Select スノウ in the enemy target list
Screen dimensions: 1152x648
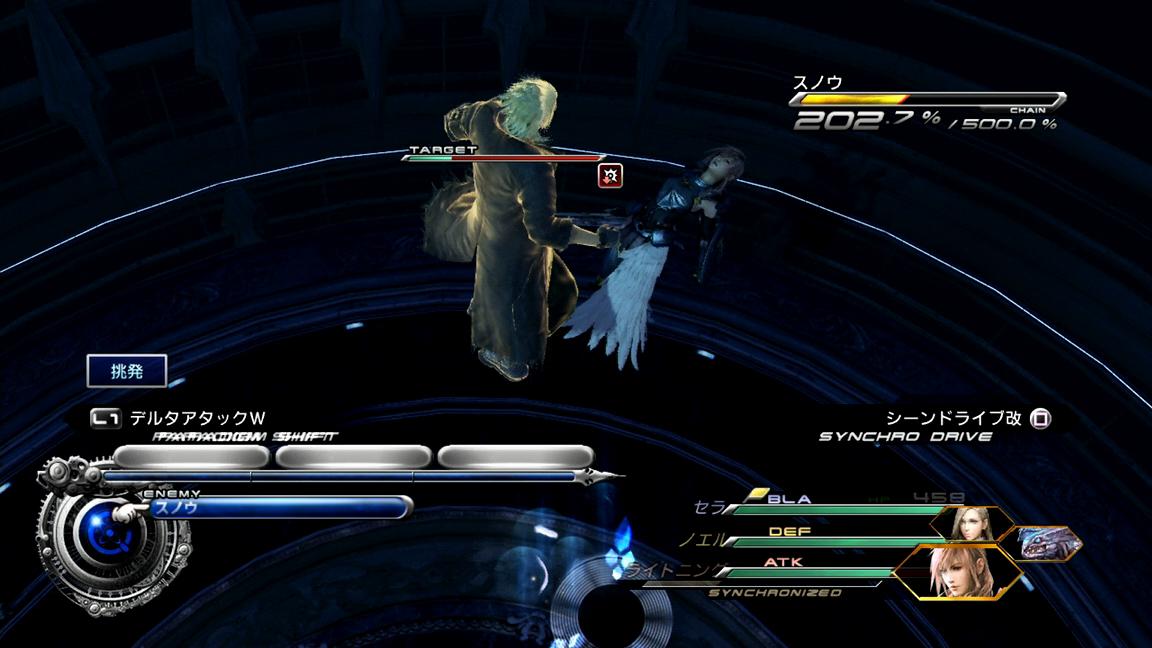point(278,507)
